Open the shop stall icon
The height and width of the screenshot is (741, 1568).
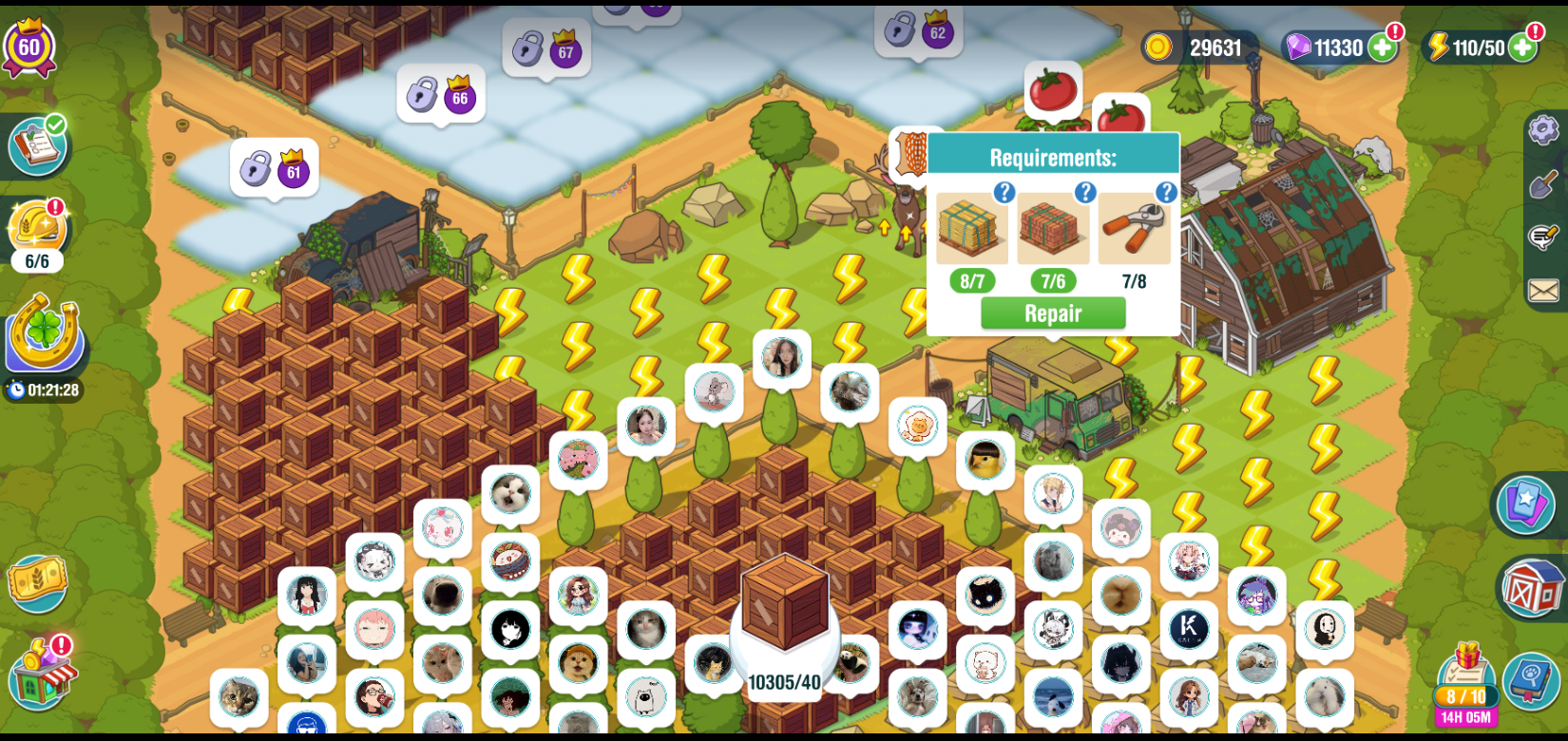click(42, 674)
